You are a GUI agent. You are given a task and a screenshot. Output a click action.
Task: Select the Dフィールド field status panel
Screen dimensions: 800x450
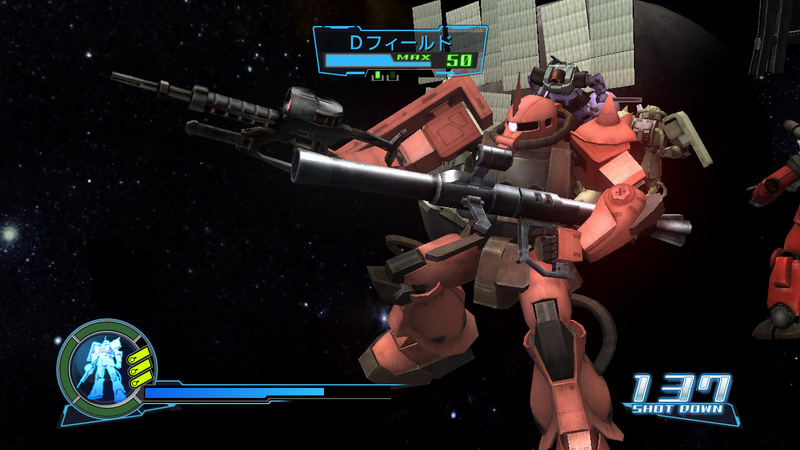[400, 50]
